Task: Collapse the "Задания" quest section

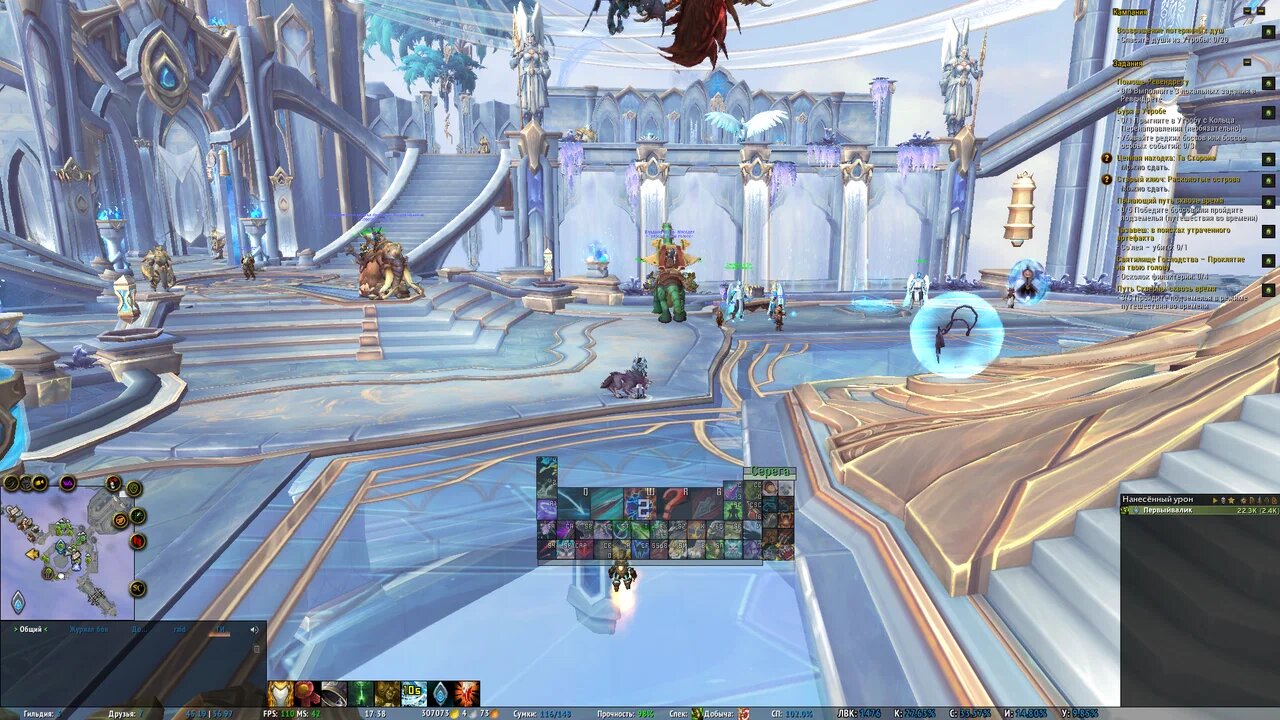Action: pos(1247,62)
